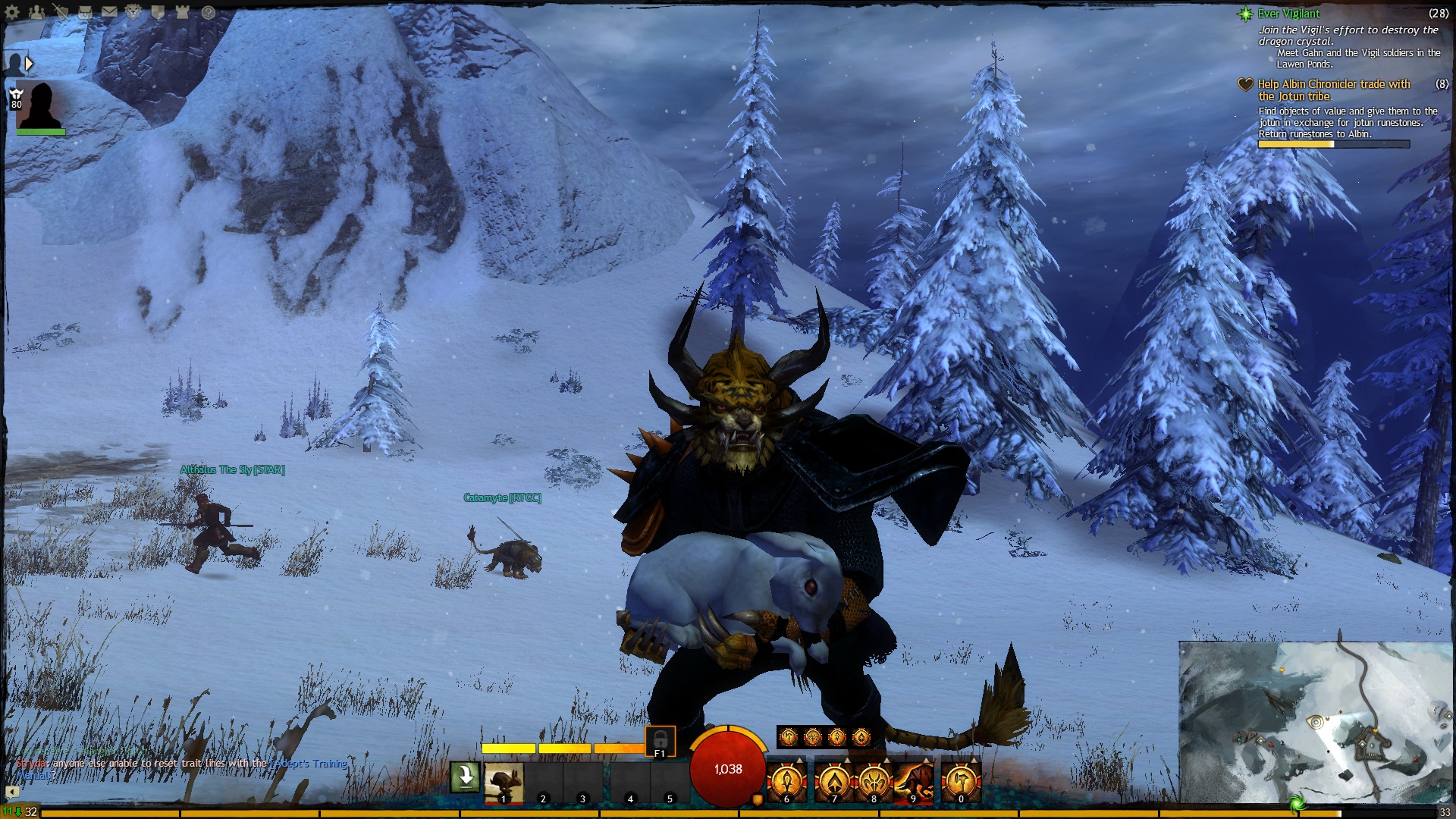The width and height of the screenshot is (1456, 819).
Task: Use the rabbit skill in slot 1
Action: click(504, 782)
